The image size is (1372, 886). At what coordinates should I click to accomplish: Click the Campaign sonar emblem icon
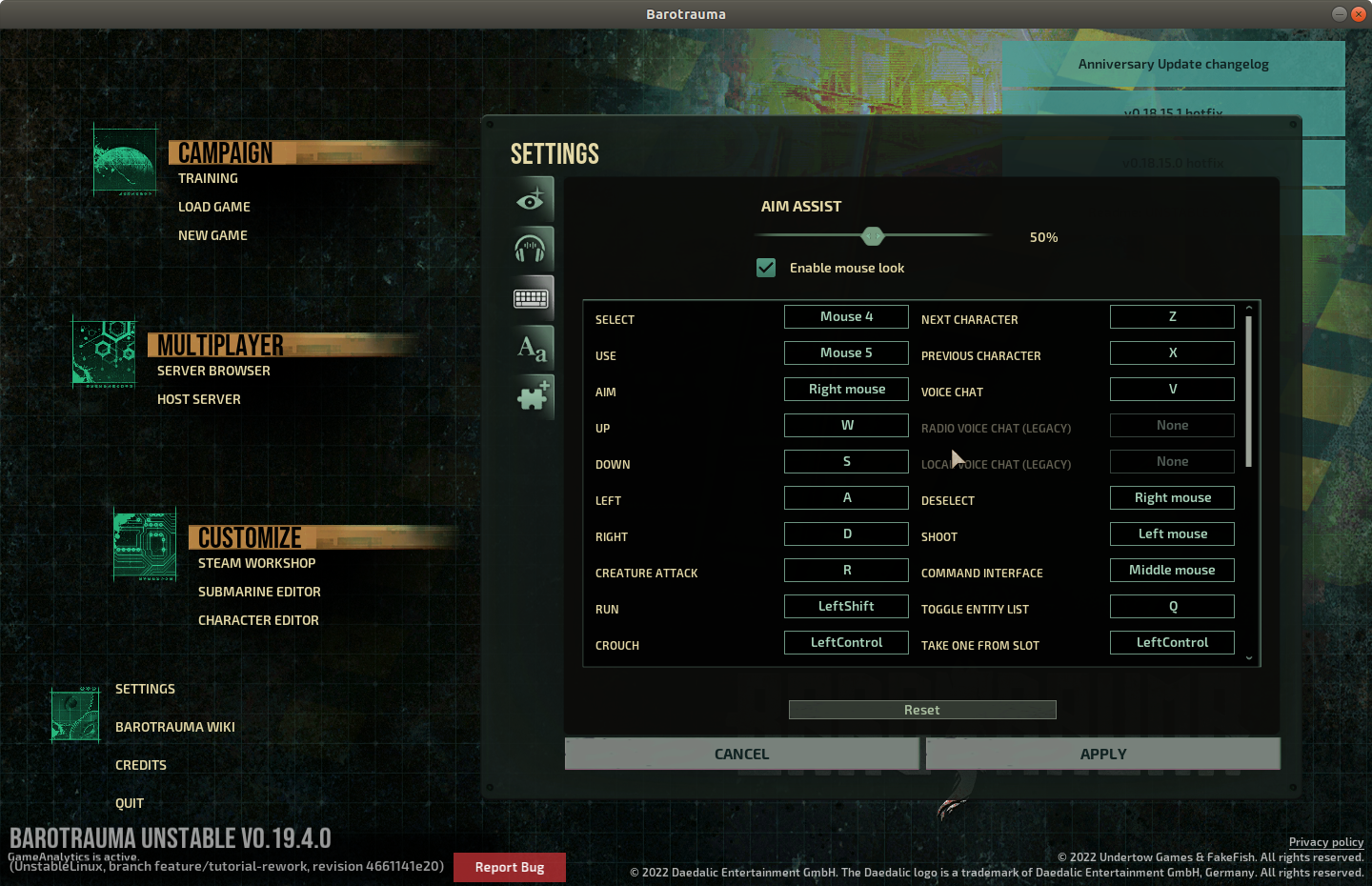click(x=124, y=160)
